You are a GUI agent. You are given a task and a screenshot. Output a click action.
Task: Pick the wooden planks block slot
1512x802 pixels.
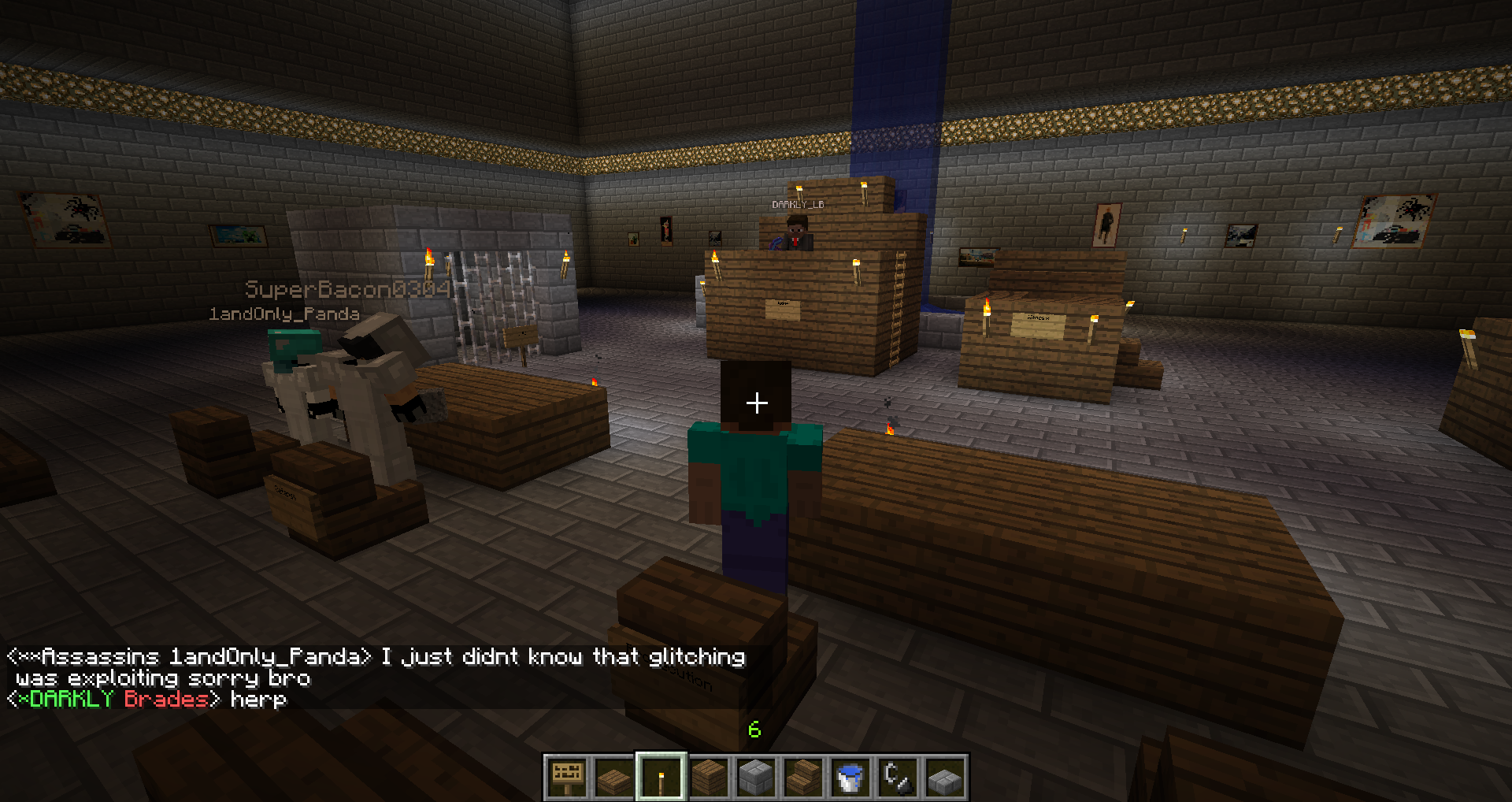click(709, 778)
